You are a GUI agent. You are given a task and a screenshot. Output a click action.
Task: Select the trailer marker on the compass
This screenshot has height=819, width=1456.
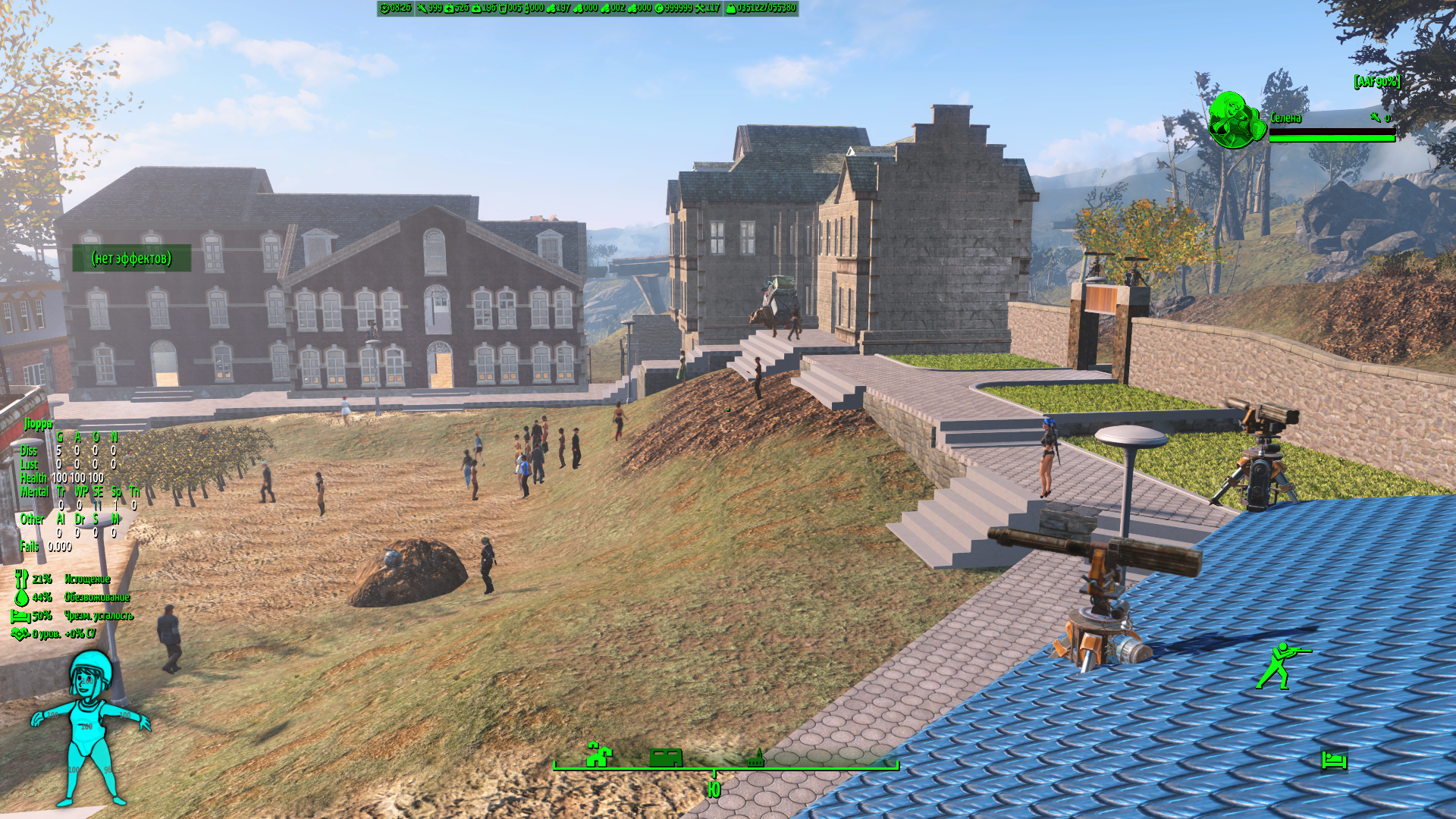[666, 757]
